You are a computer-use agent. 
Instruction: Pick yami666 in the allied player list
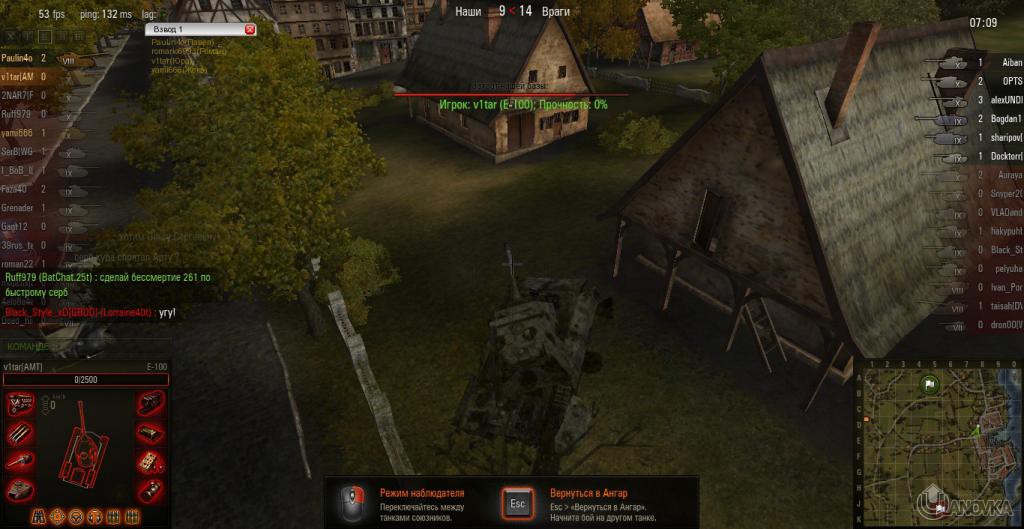[17, 133]
